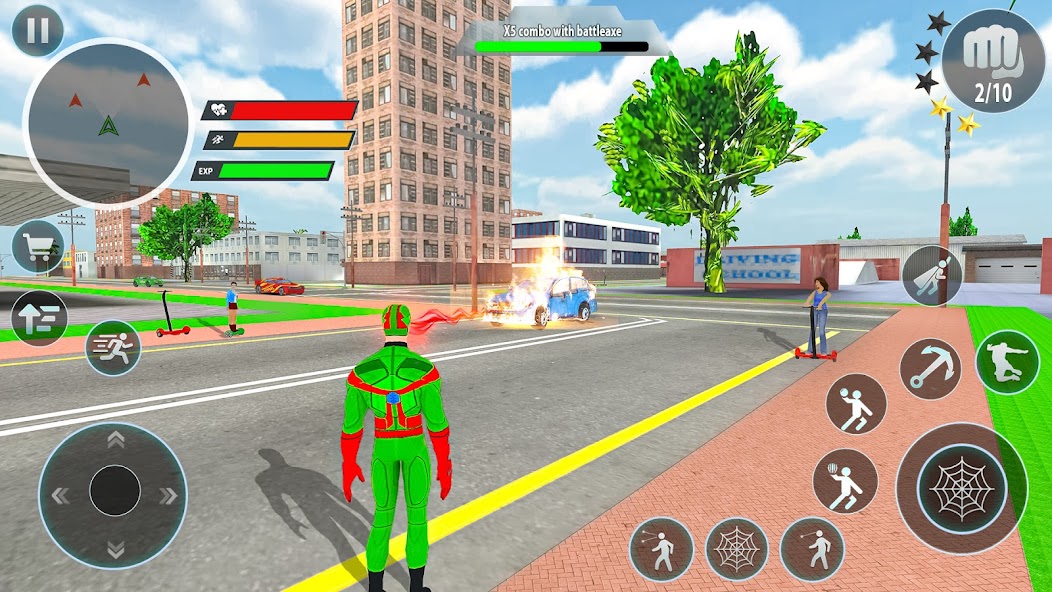The height and width of the screenshot is (592, 1052).
Task: Tap the joystick's up arrow
Action: pos(114,440)
